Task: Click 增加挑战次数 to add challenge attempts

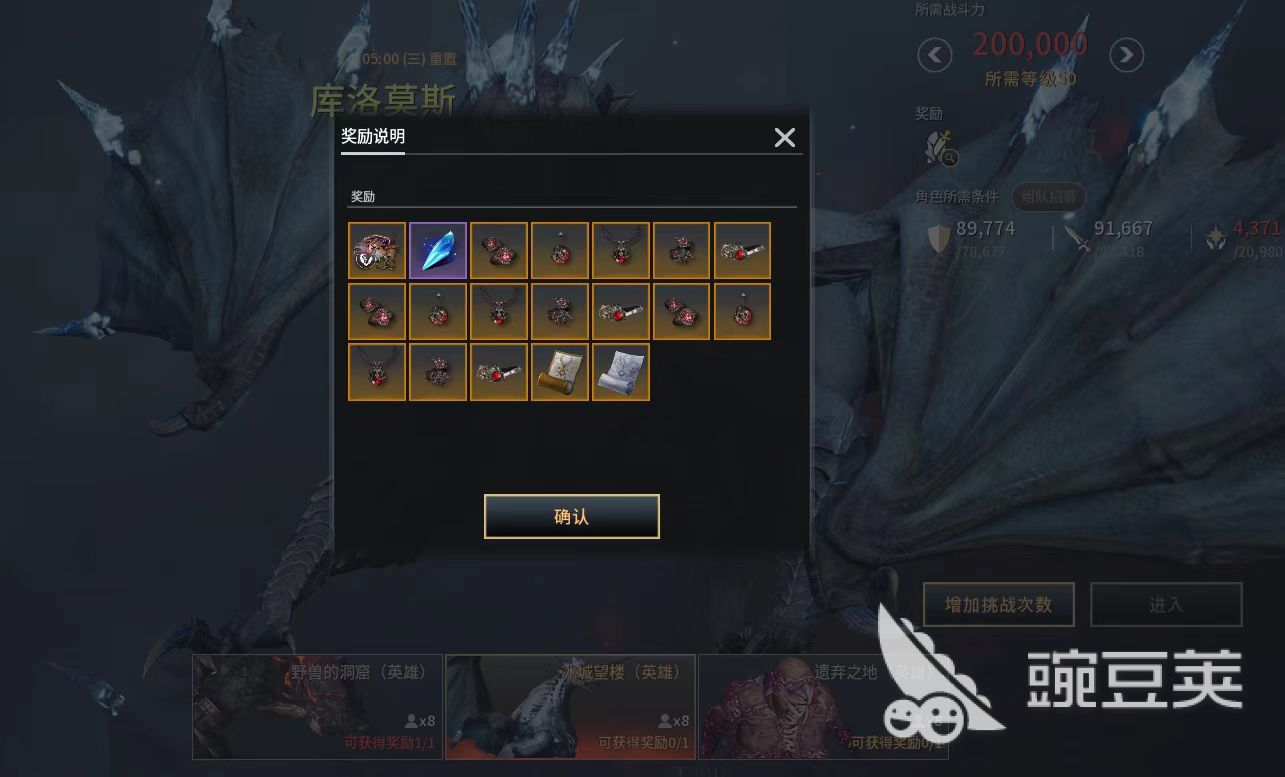Action: coord(998,605)
